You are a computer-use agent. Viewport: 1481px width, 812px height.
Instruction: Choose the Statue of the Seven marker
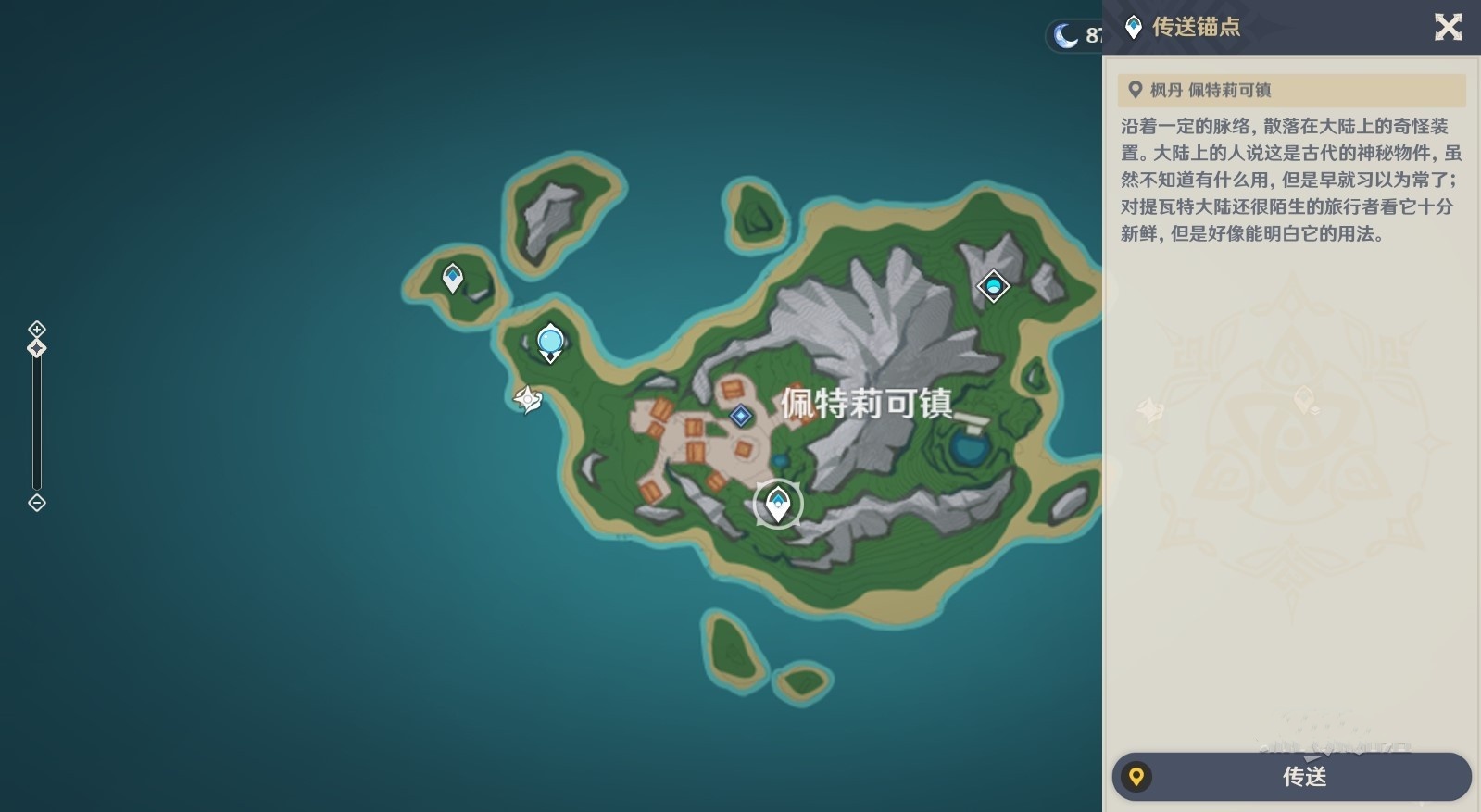pyautogui.click(x=550, y=343)
